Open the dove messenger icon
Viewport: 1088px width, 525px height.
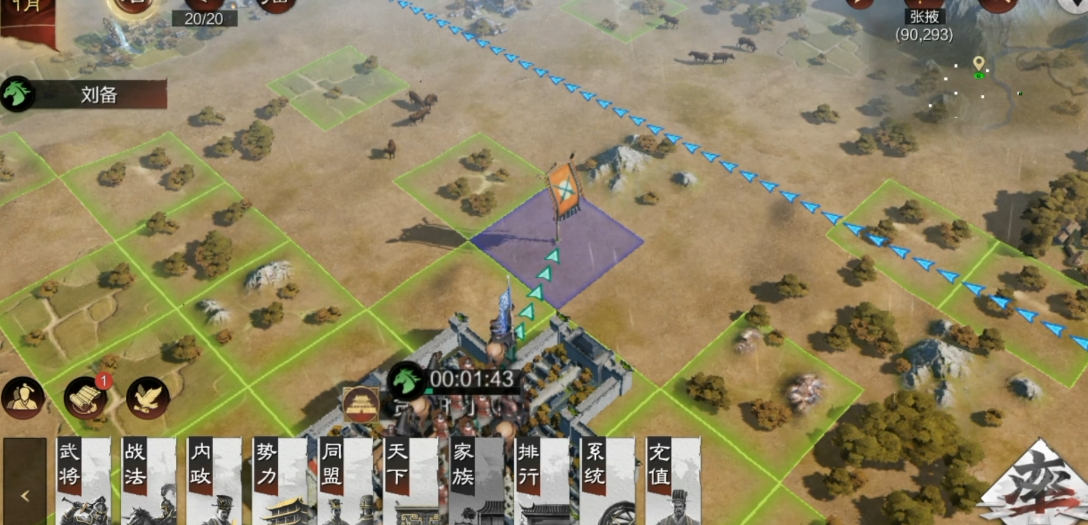[148, 398]
